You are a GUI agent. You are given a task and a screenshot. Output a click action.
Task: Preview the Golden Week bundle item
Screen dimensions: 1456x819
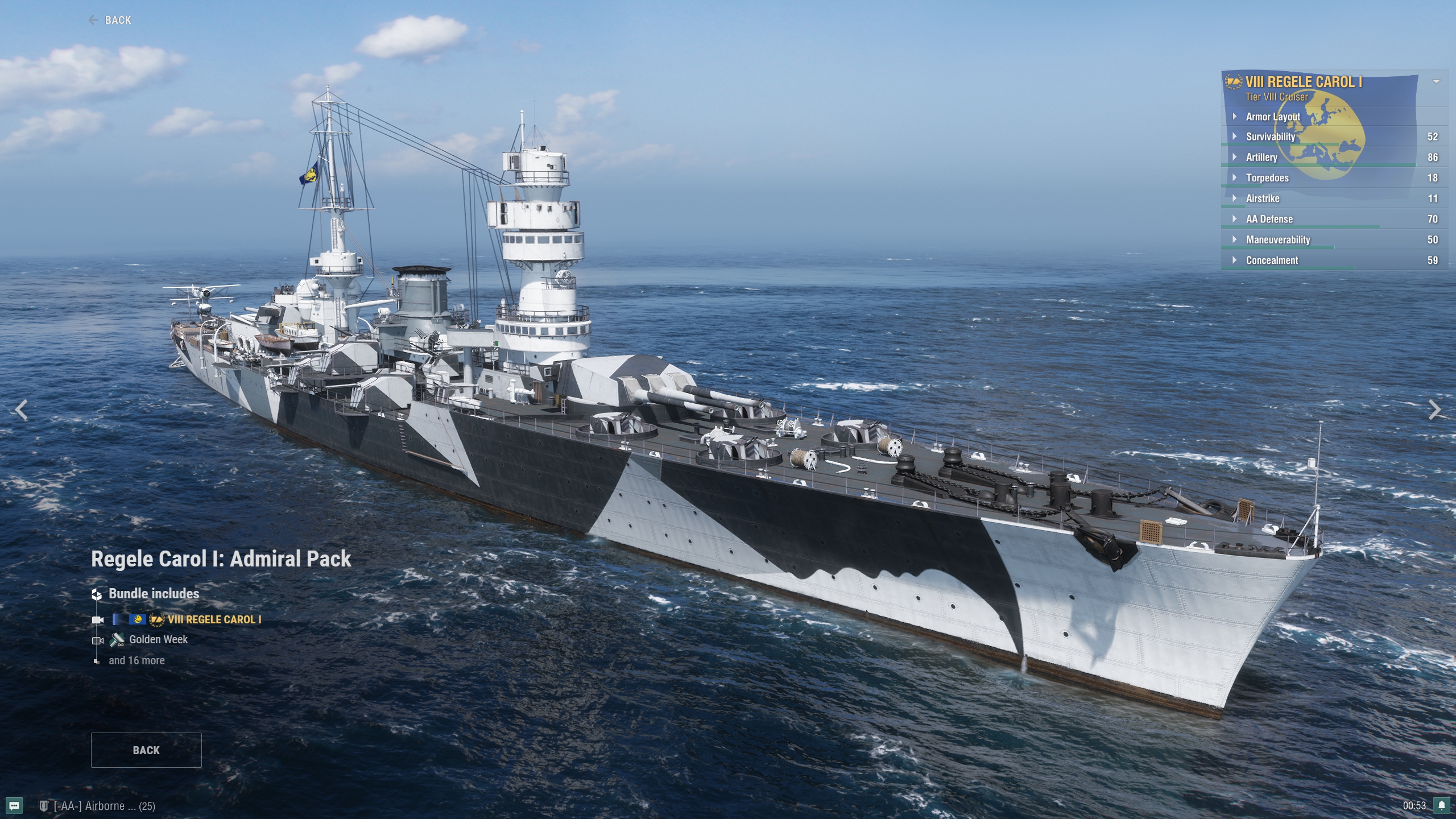pyautogui.click(x=158, y=640)
